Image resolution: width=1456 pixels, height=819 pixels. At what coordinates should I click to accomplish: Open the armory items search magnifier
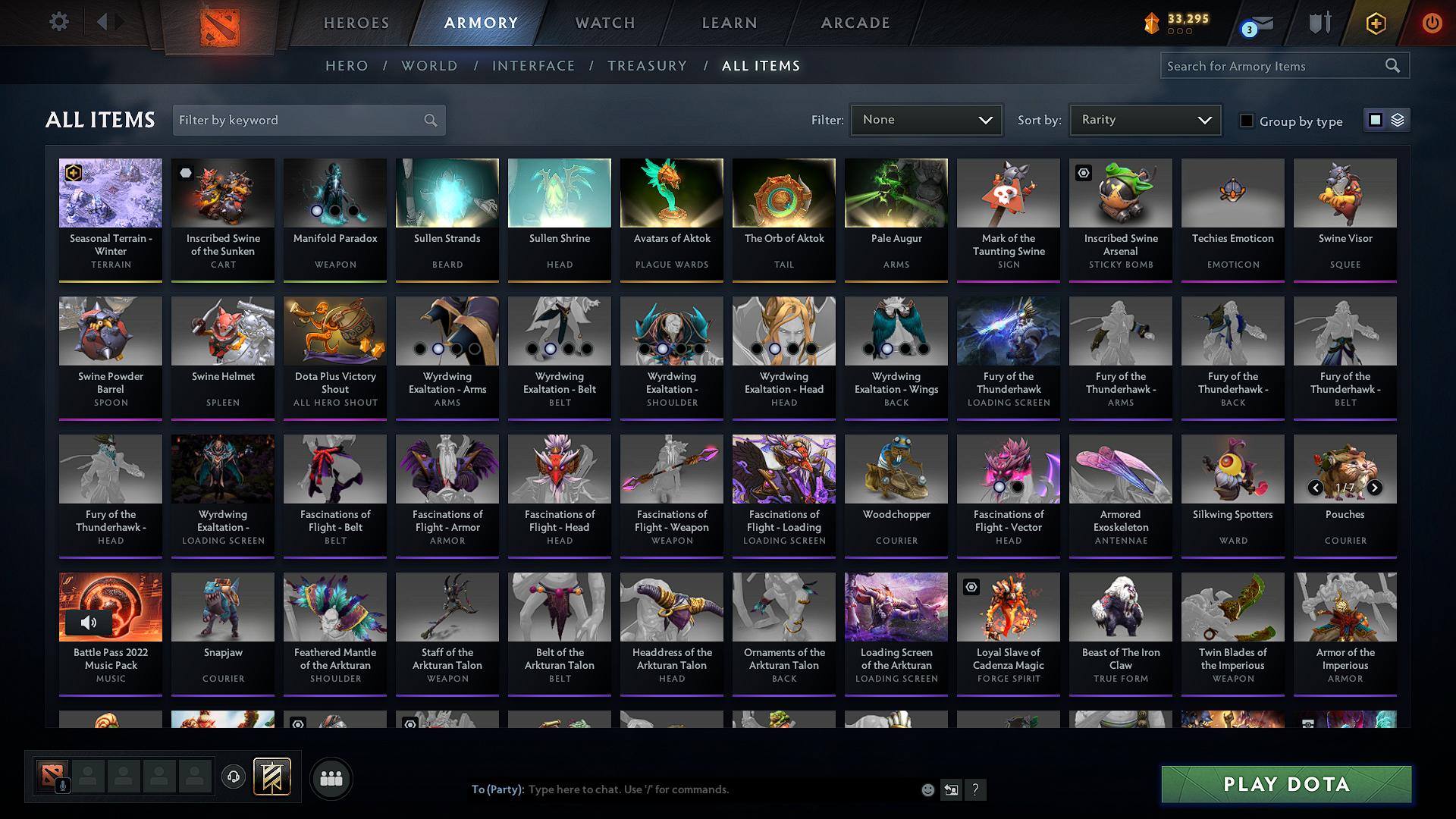click(x=1393, y=65)
